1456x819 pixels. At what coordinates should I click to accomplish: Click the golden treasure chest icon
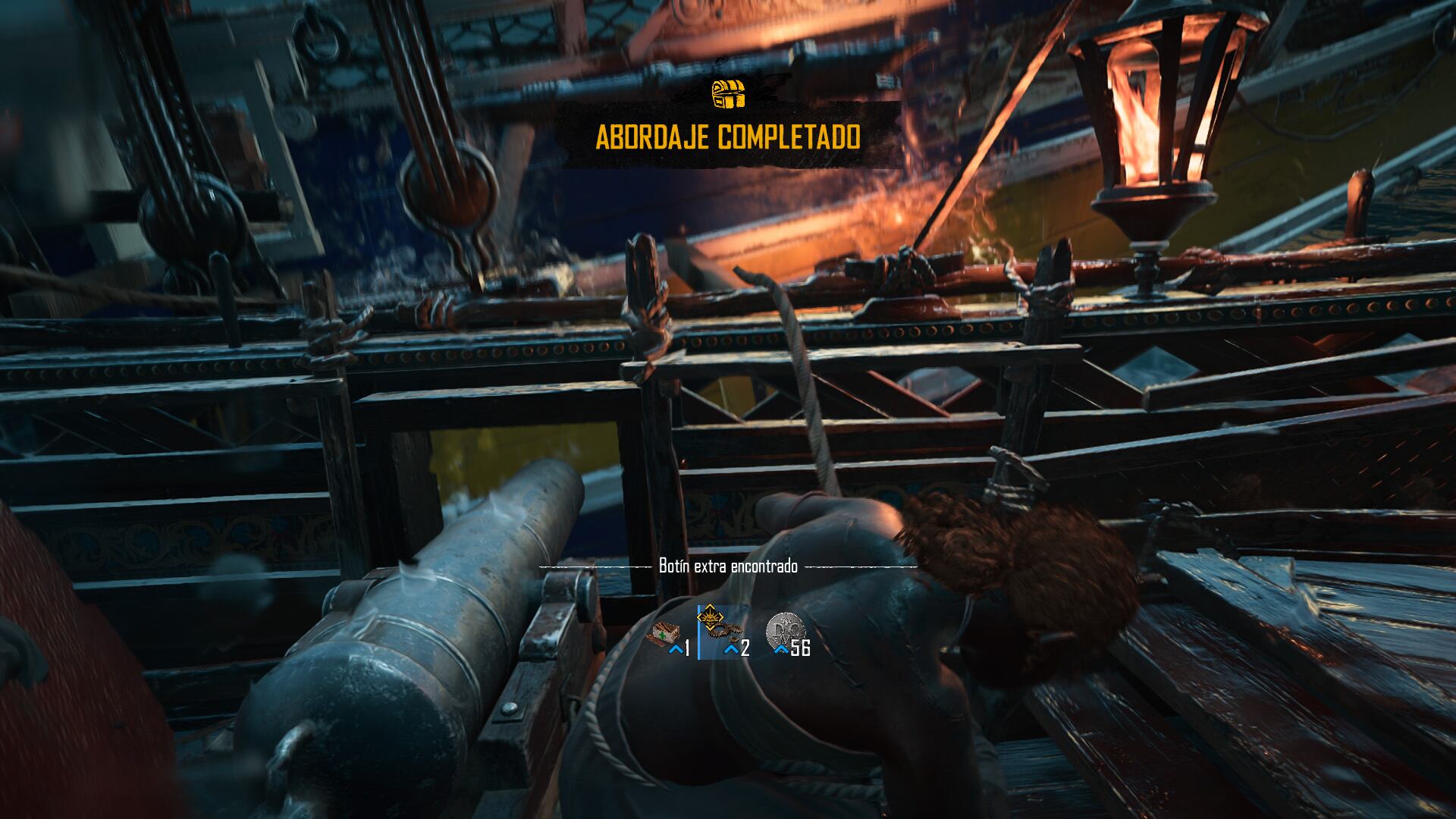(x=728, y=93)
